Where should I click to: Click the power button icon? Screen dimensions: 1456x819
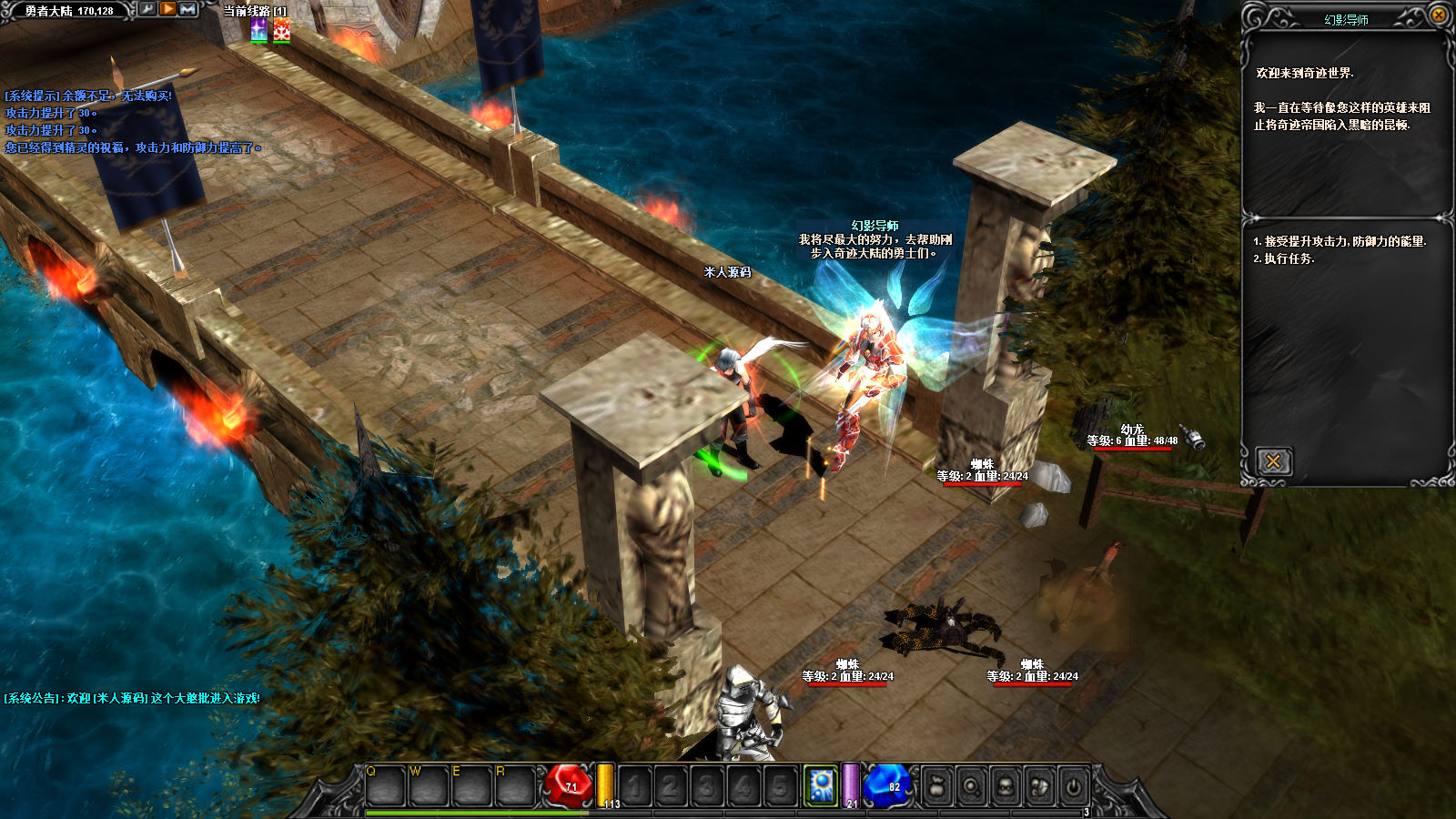(1074, 786)
